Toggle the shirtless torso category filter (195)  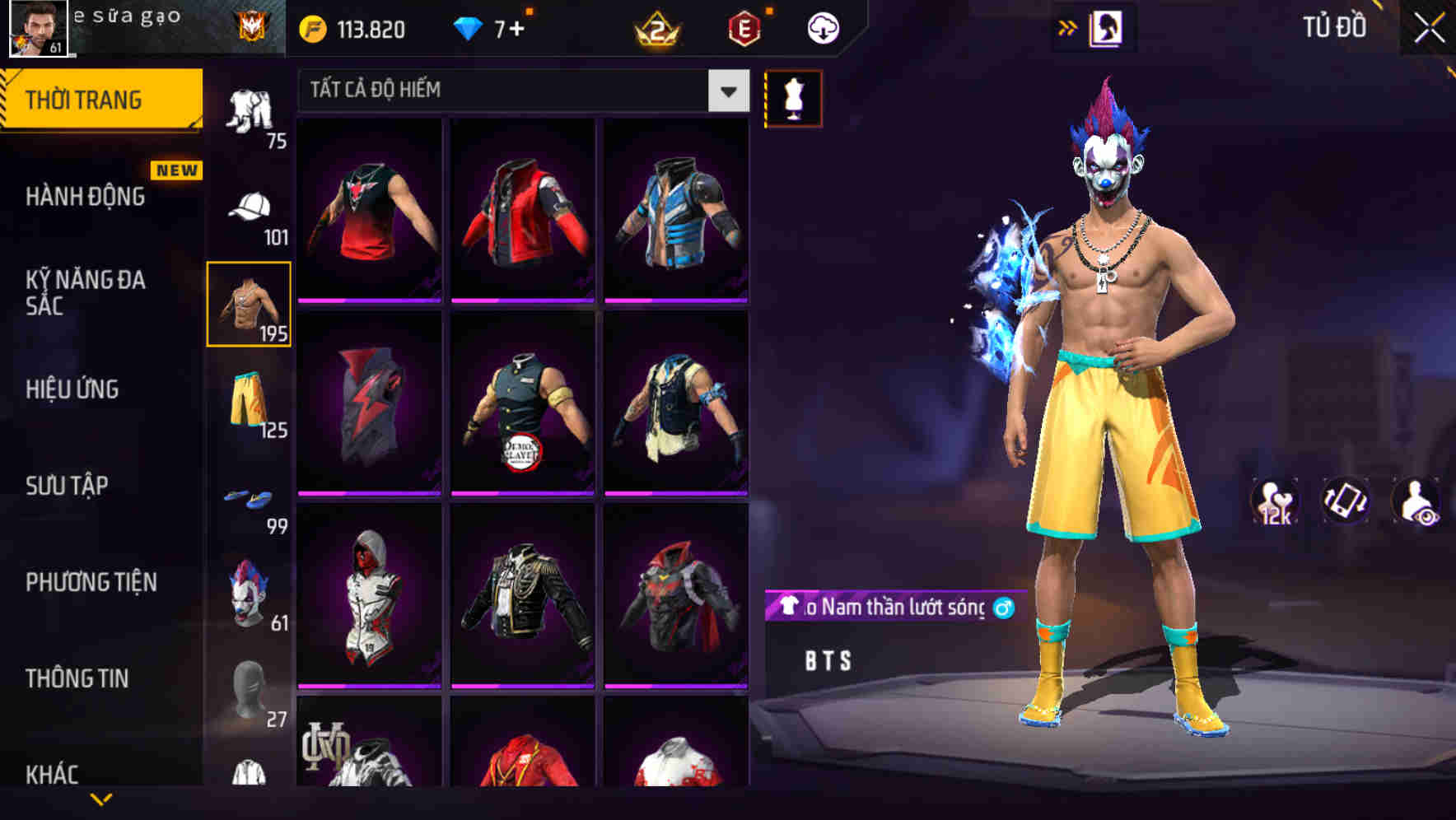(250, 305)
